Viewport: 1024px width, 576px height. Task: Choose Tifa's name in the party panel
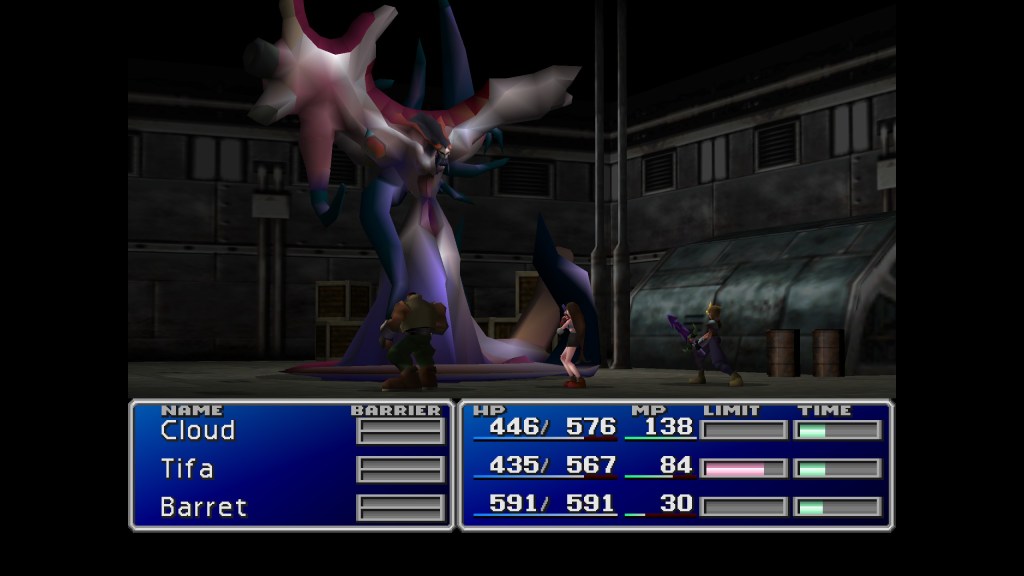pos(187,469)
